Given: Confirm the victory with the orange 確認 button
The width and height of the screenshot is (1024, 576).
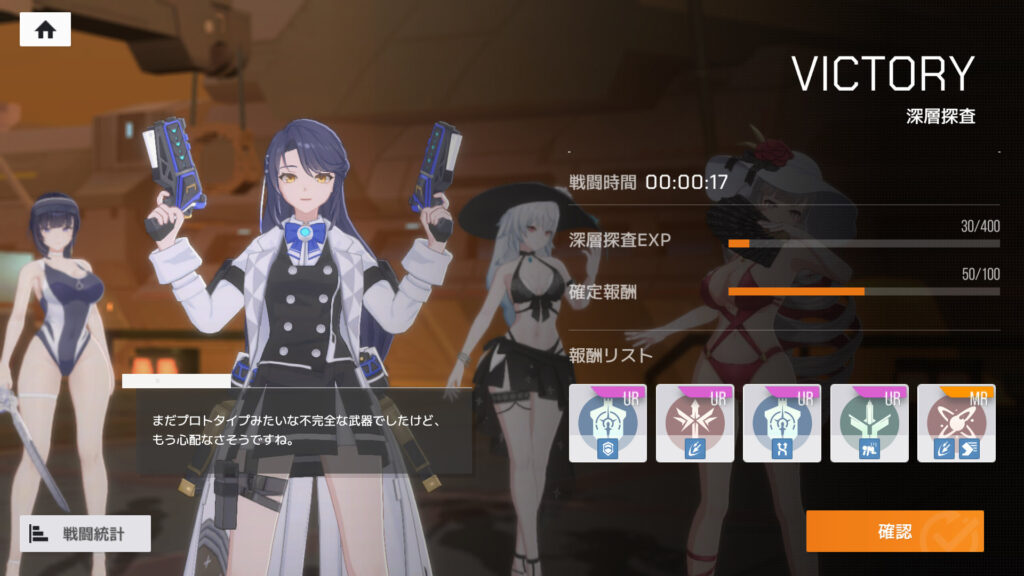Looking at the screenshot, I should 894,531.
